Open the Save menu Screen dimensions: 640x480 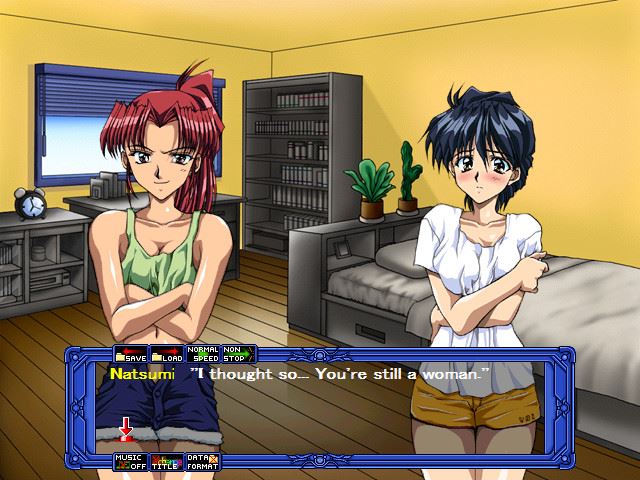pos(131,354)
